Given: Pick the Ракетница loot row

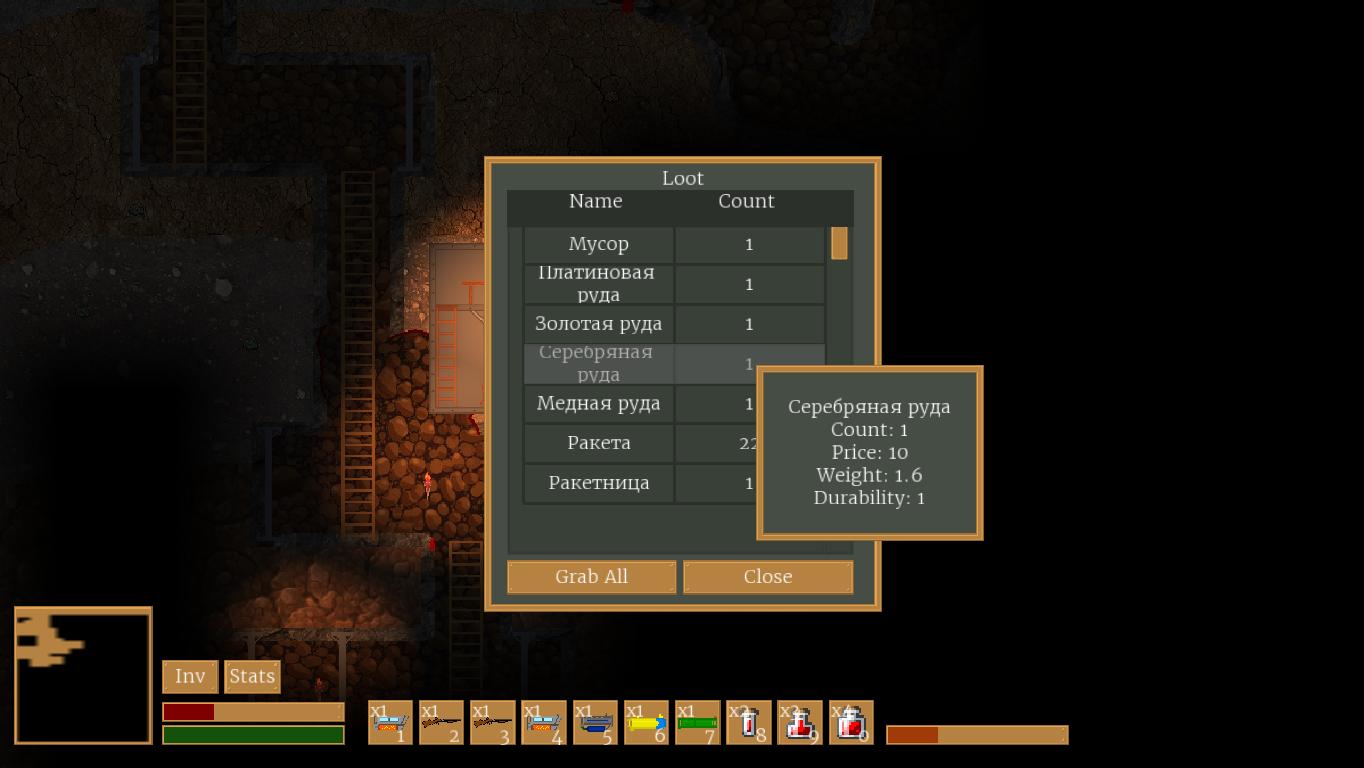Looking at the screenshot, I should click(598, 483).
